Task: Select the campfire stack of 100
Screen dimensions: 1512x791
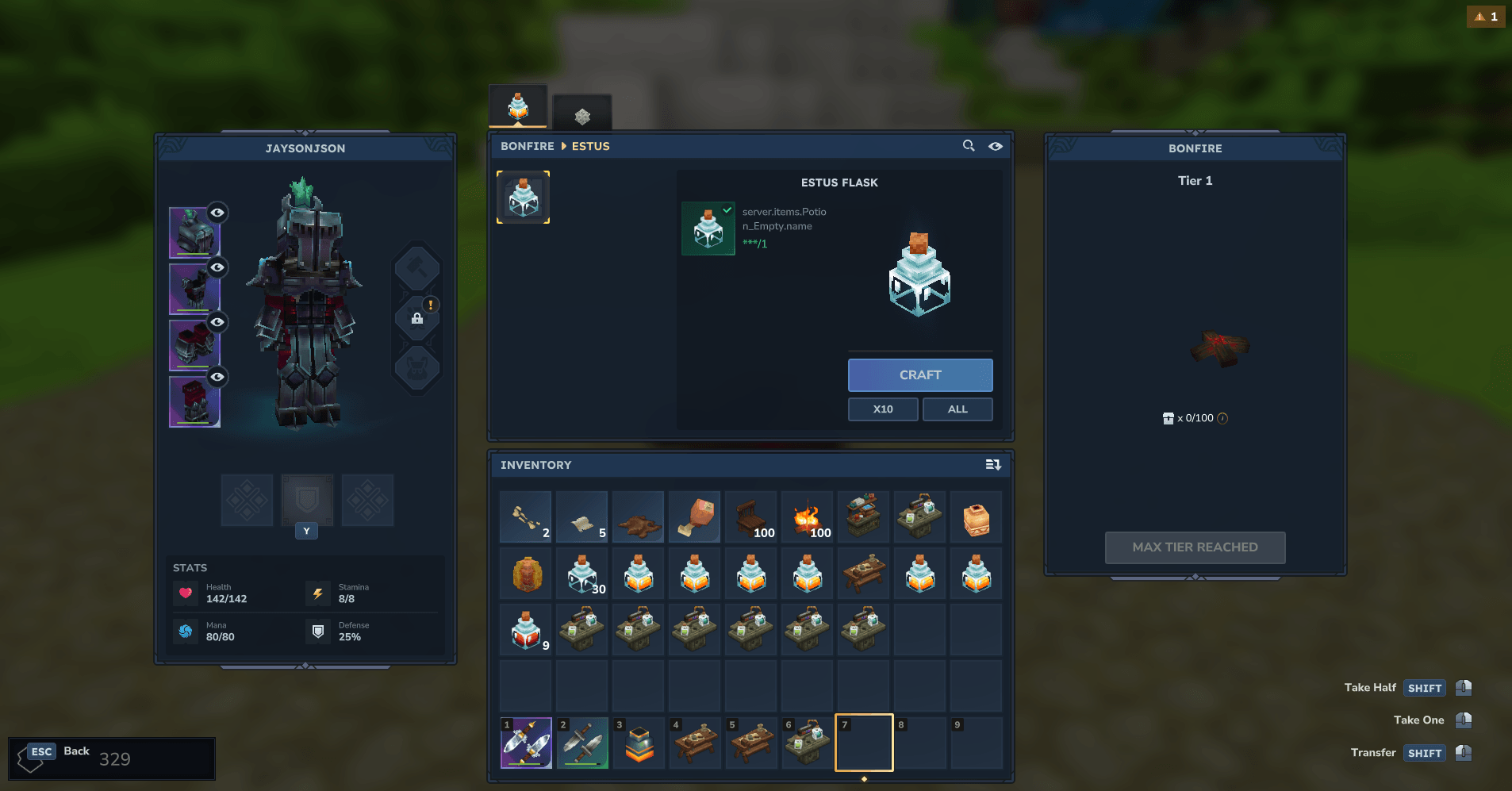Action: 808,517
